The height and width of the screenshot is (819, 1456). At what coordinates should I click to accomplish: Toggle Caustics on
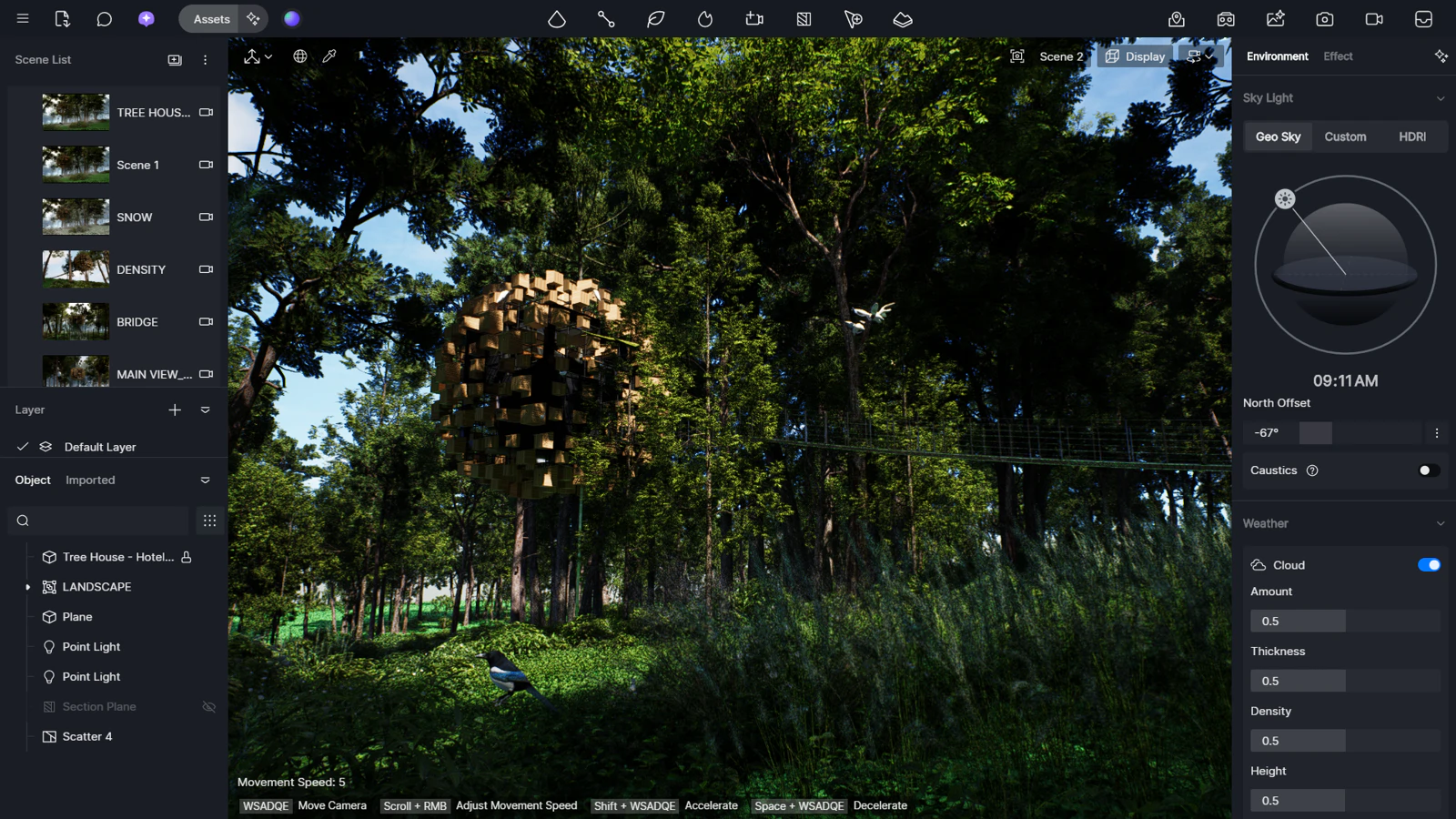[1426, 470]
